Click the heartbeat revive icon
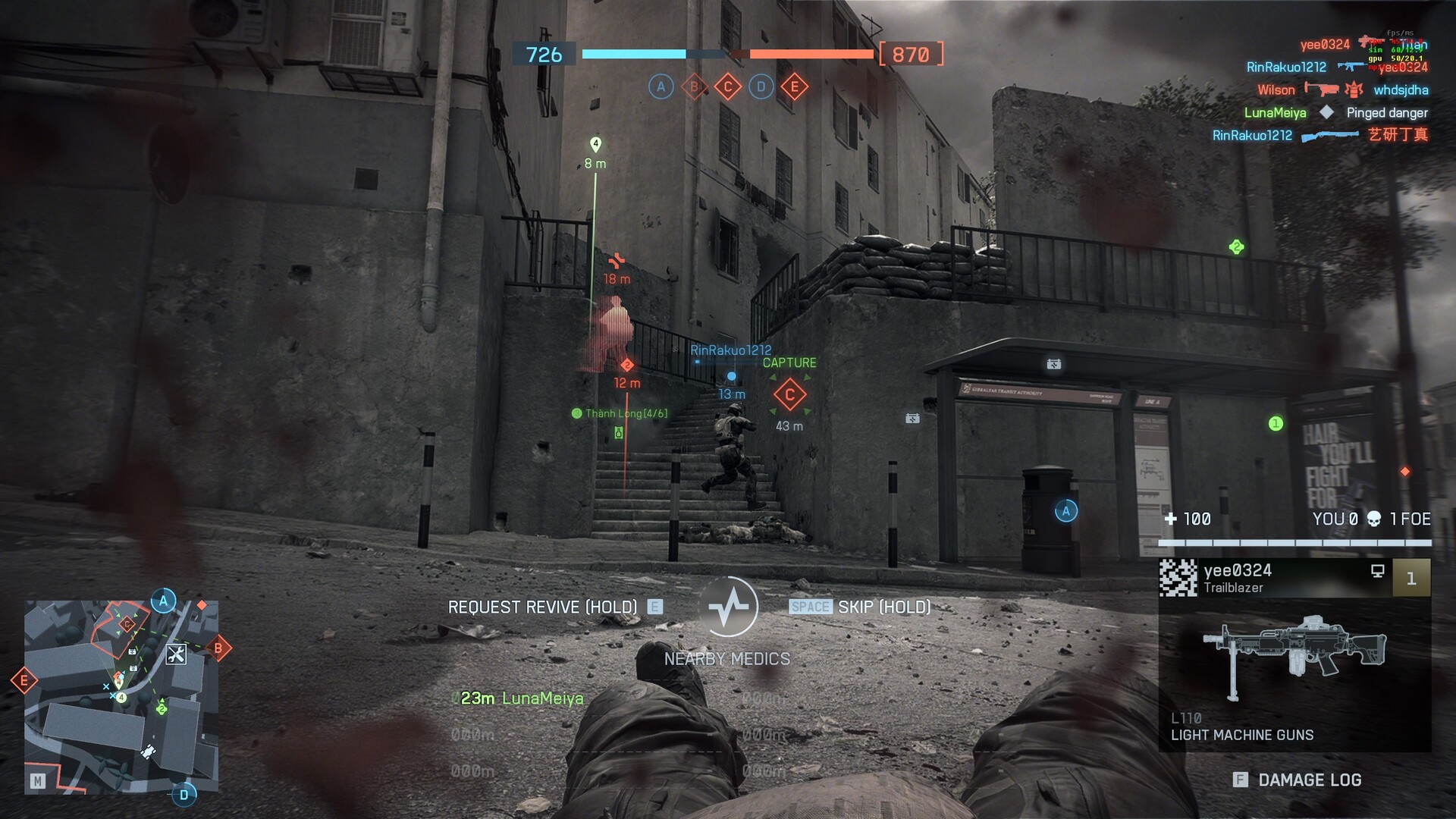The width and height of the screenshot is (1456, 819). click(728, 607)
